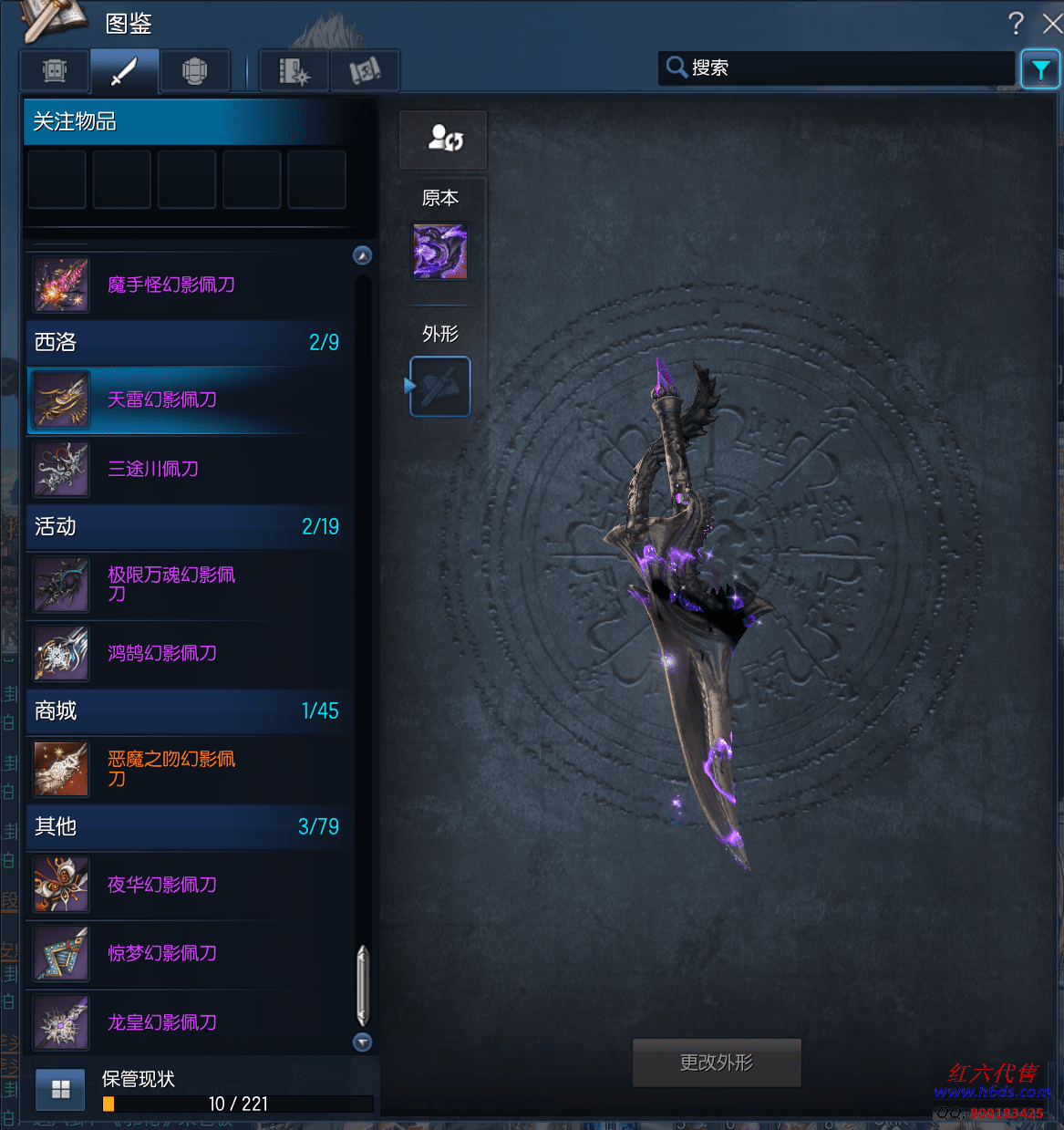This screenshot has height=1130, width=1064.
Task: Select 三途川佩刀 in the list
Action: (x=153, y=469)
